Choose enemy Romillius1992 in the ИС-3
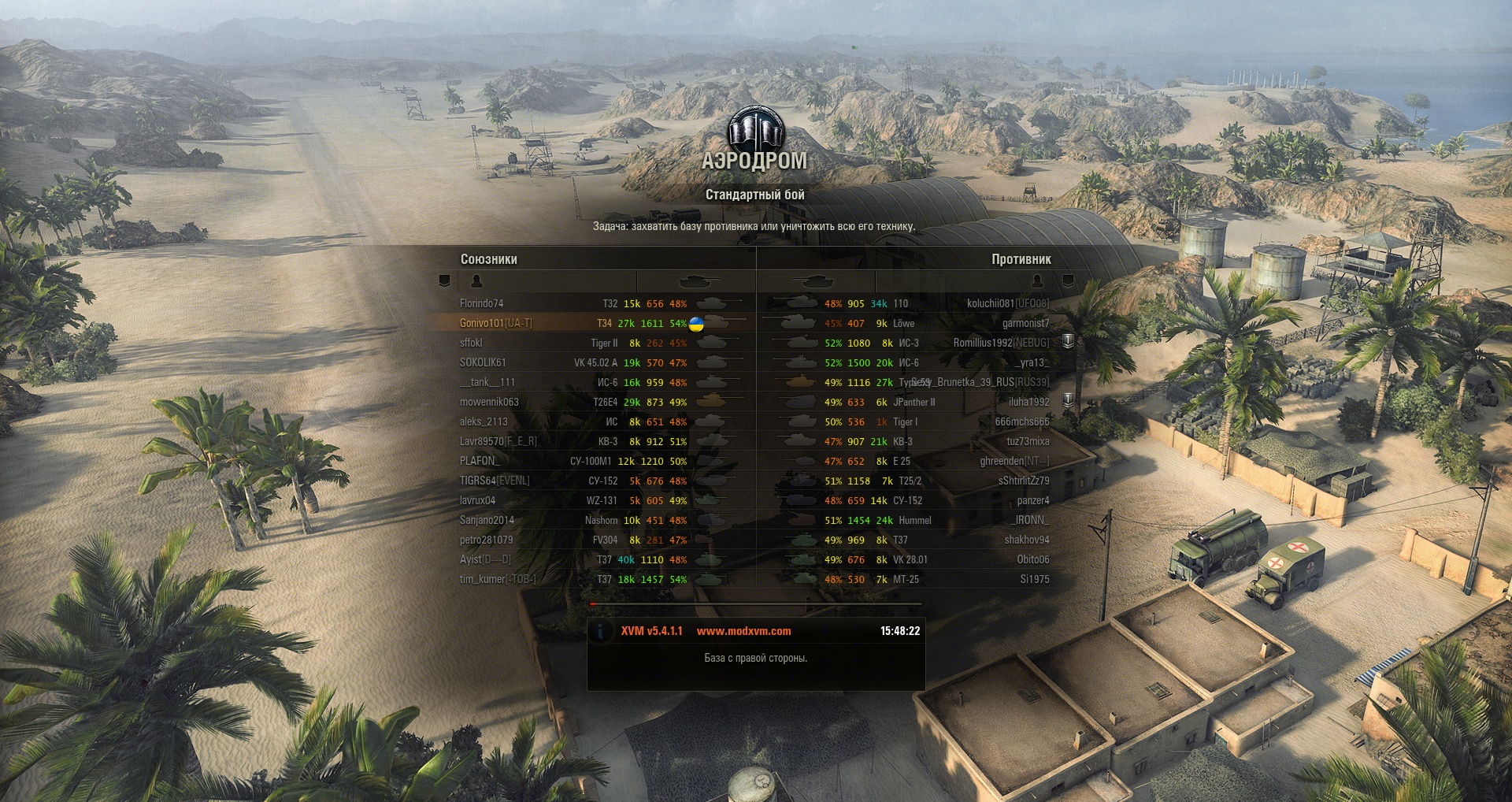 click(x=1001, y=343)
